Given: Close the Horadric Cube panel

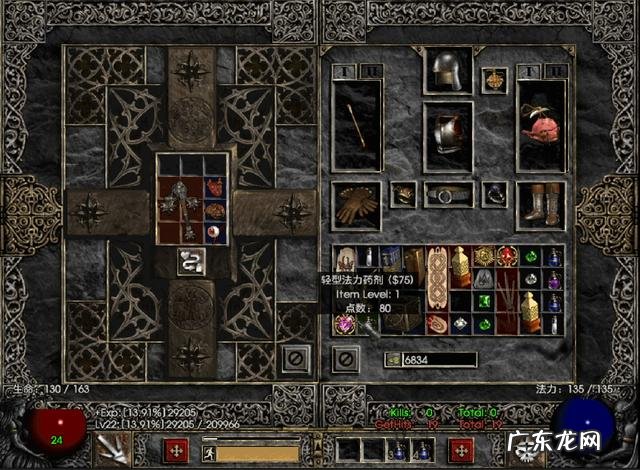Looking at the screenshot, I should (x=294, y=356).
